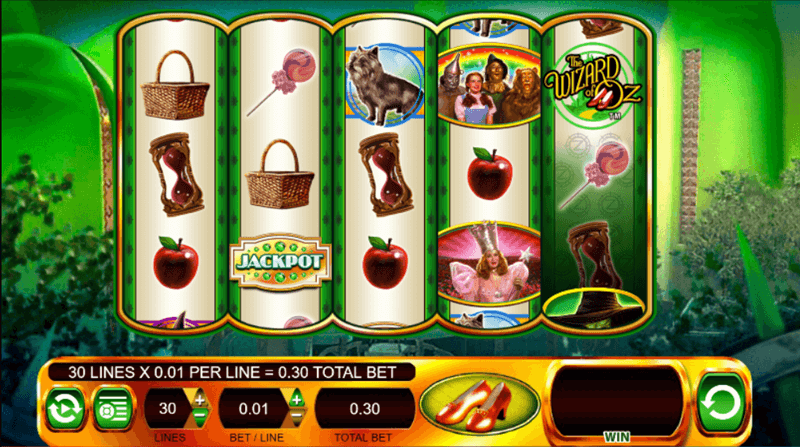
Task: Decrease the number of lines
Action: pyautogui.click(x=200, y=418)
